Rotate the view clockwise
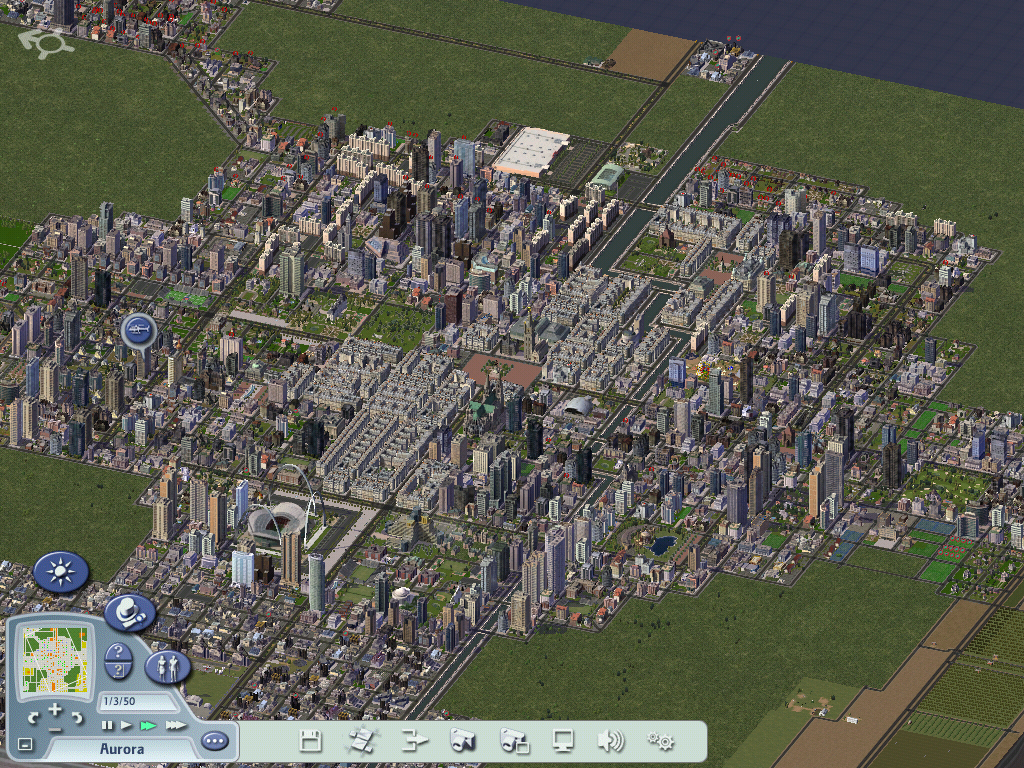 click(x=76, y=718)
